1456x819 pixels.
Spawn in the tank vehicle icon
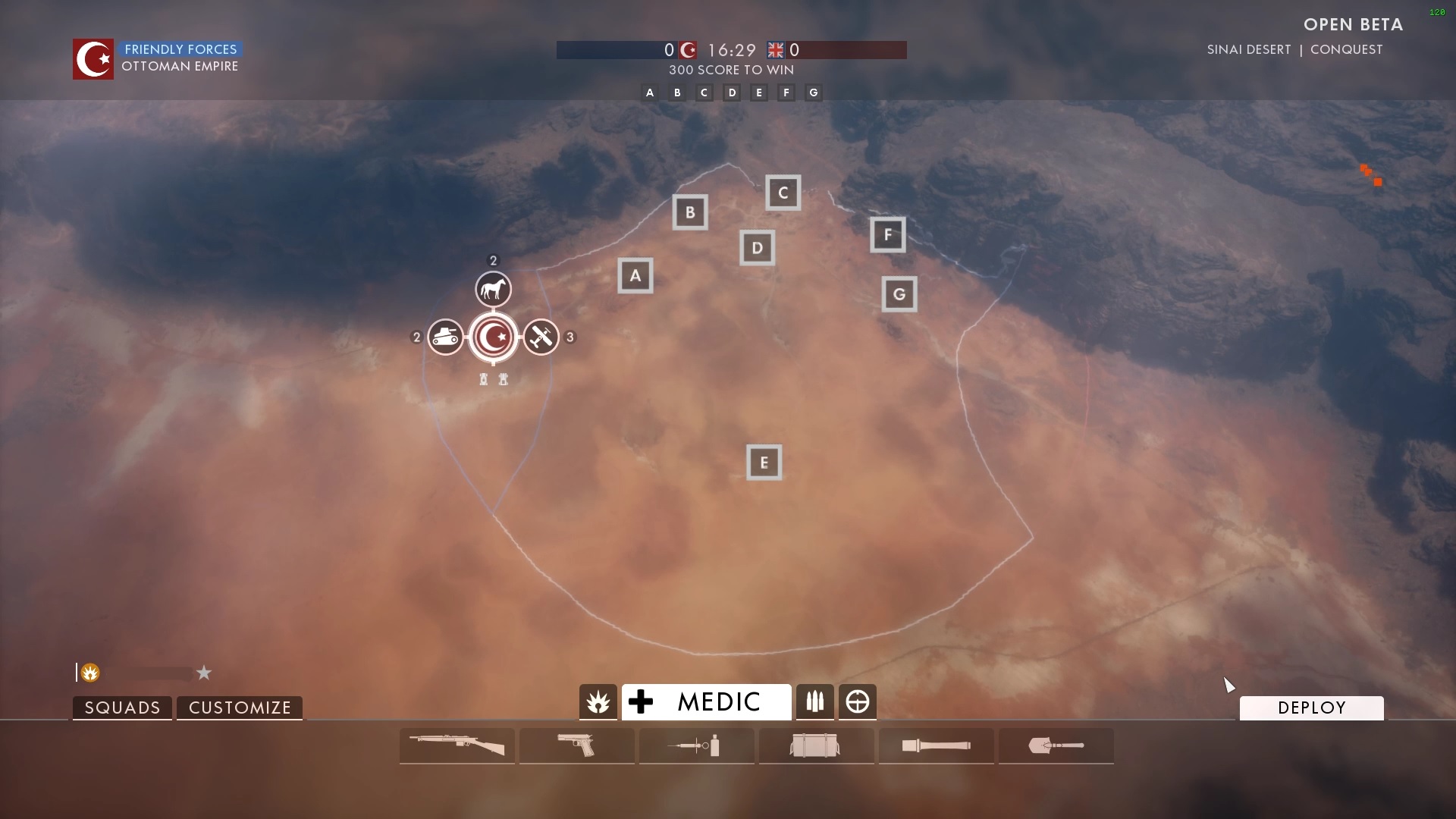(x=445, y=337)
